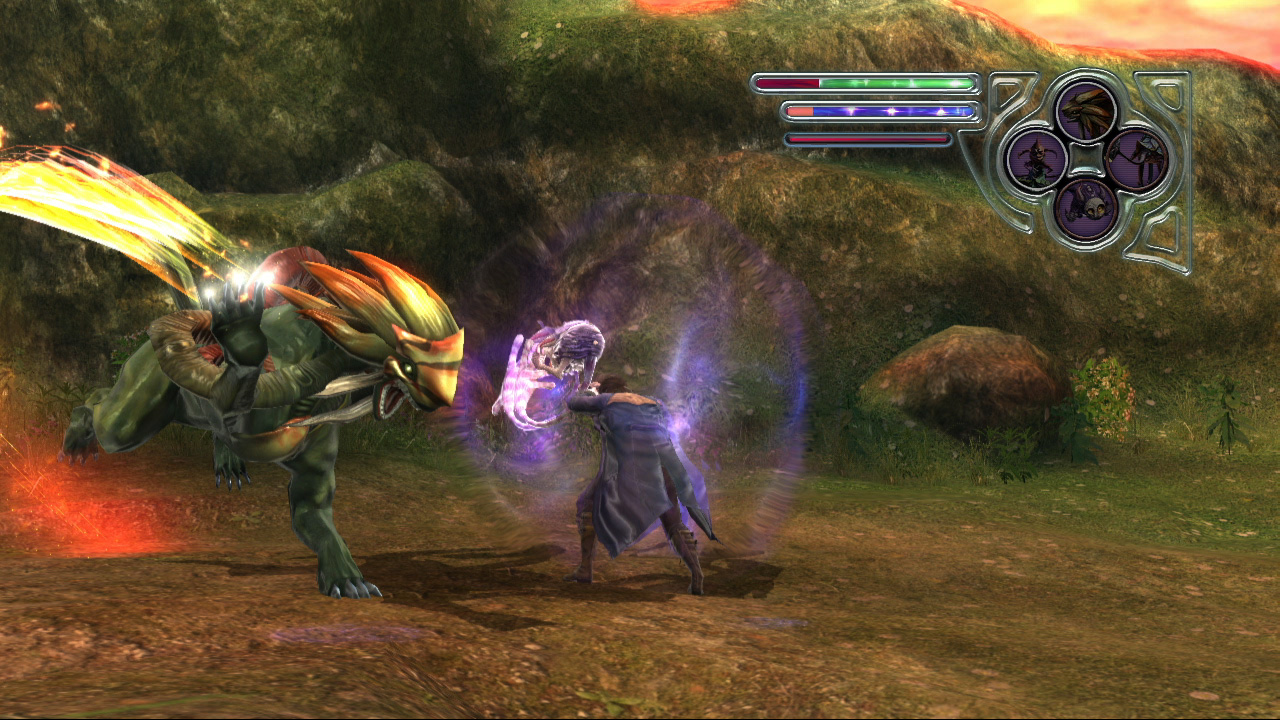Activate the skull-faced creature portrait
Viewport: 1280px width, 720px height.
[x=1087, y=208]
